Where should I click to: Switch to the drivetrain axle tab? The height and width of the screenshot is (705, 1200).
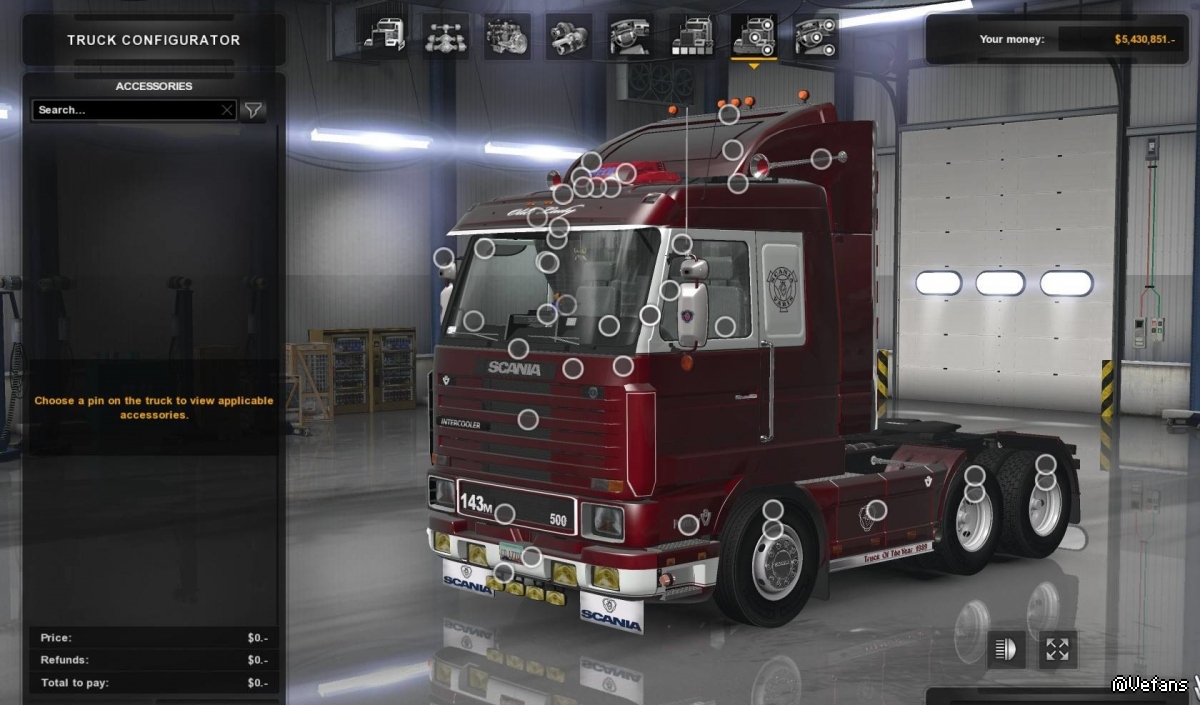coord(445,37)
